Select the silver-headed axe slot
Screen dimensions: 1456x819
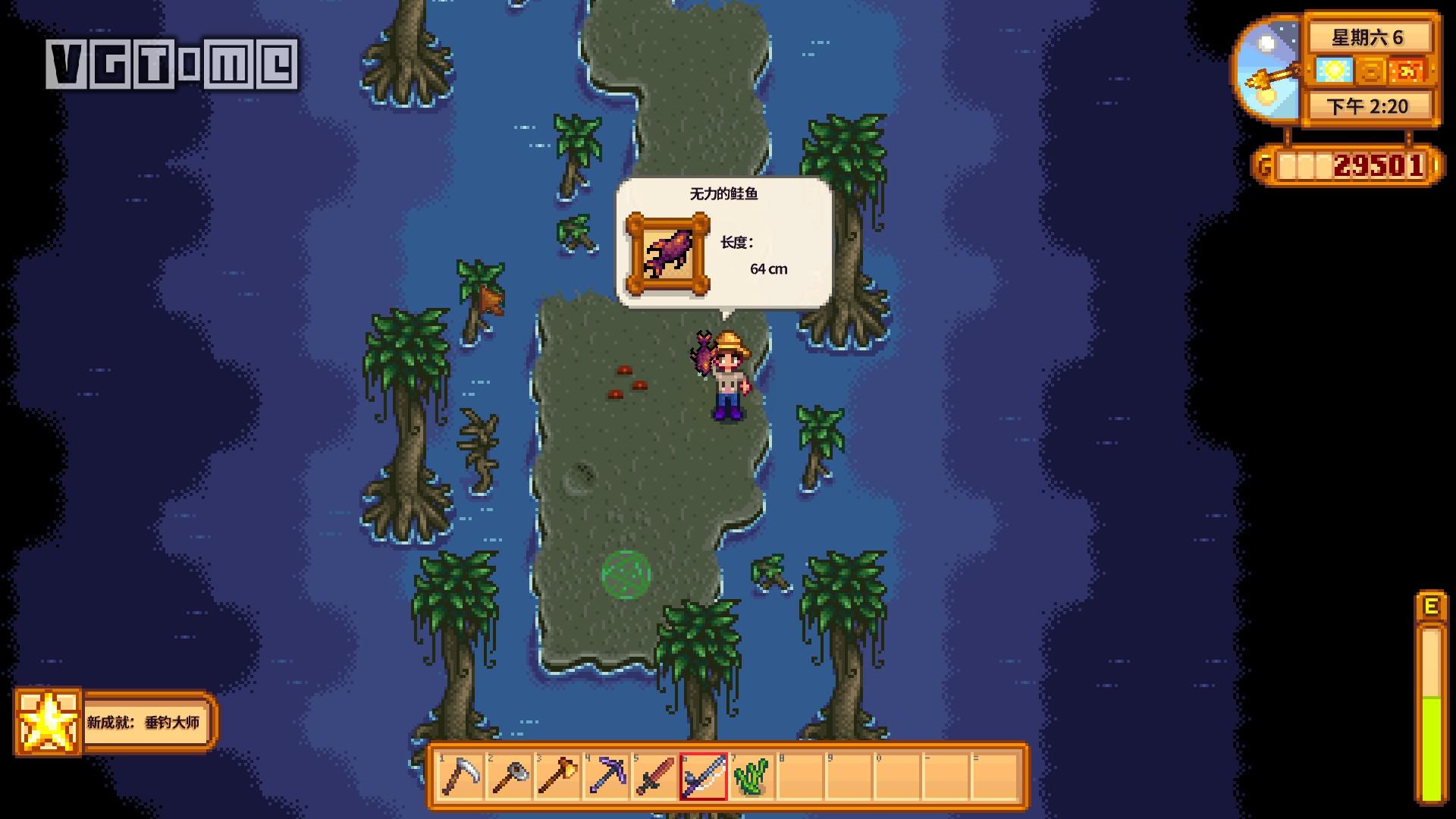[510, 776]
